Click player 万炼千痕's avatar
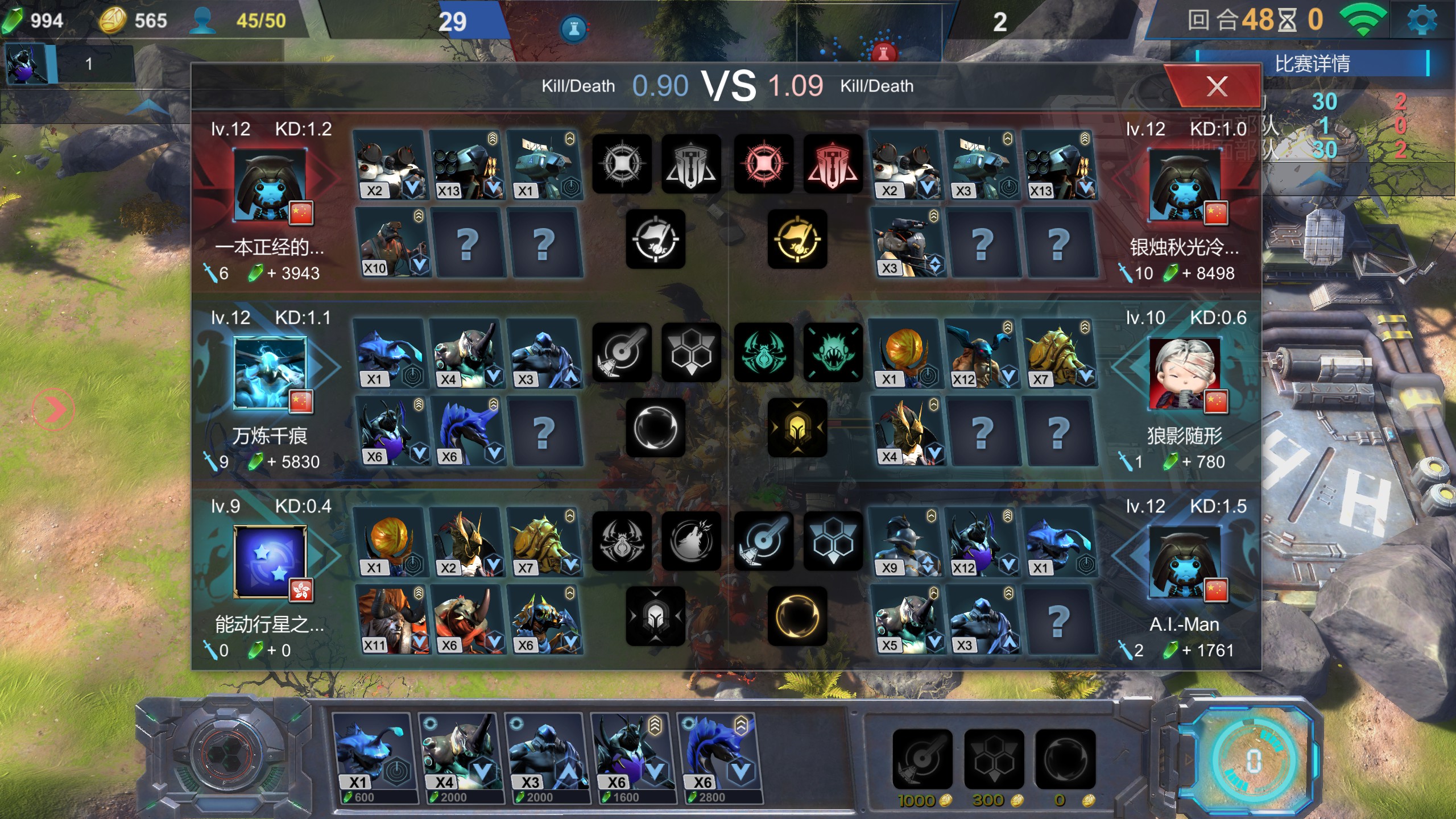The image size is (1456, 819). click(270, 373)
